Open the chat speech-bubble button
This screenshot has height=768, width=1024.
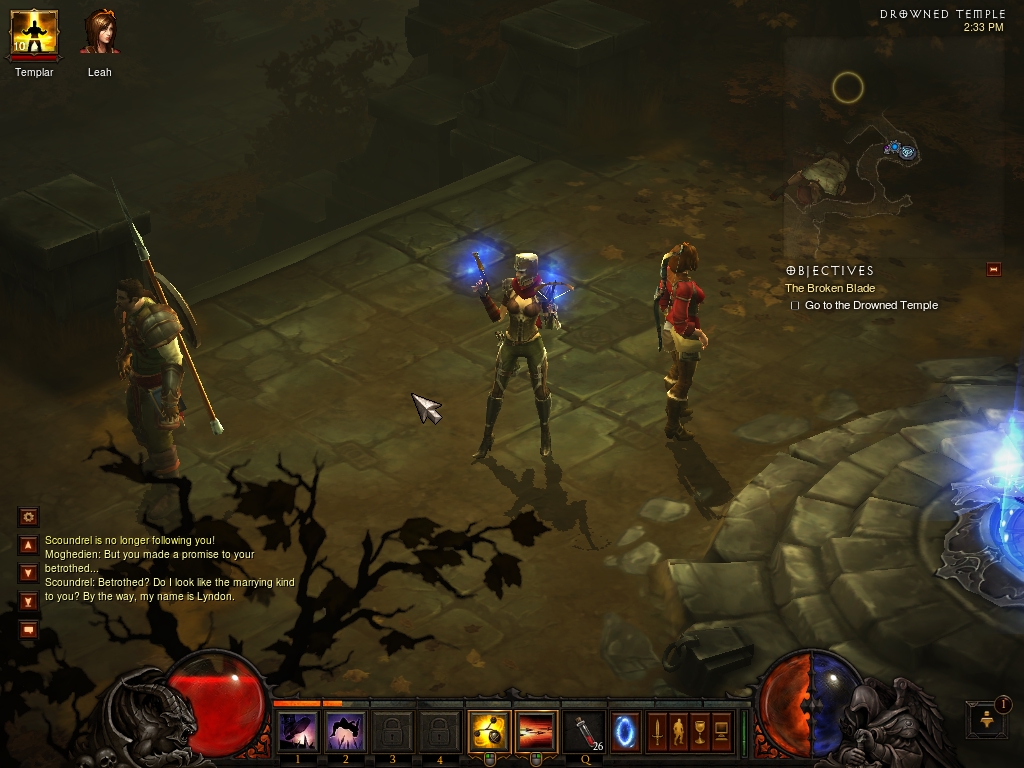tap(28, 630)
